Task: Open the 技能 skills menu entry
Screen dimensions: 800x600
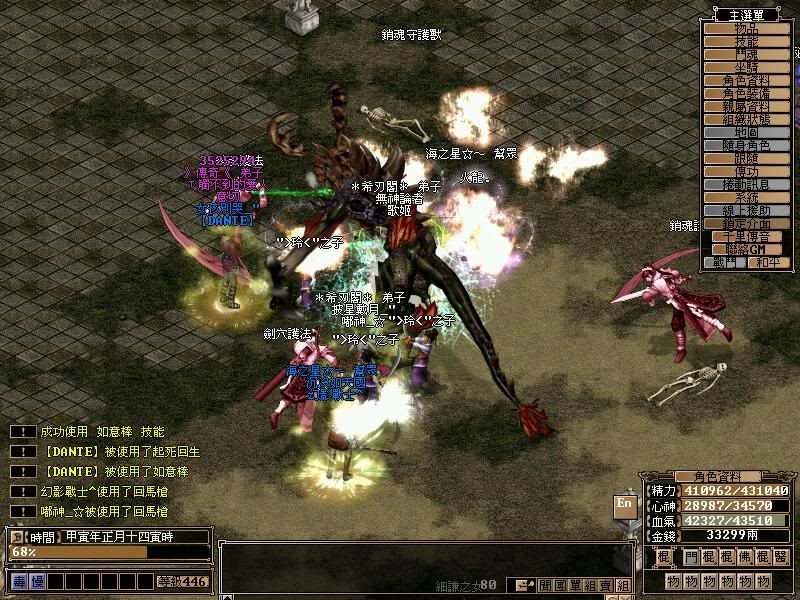Action: coord(747,42)
